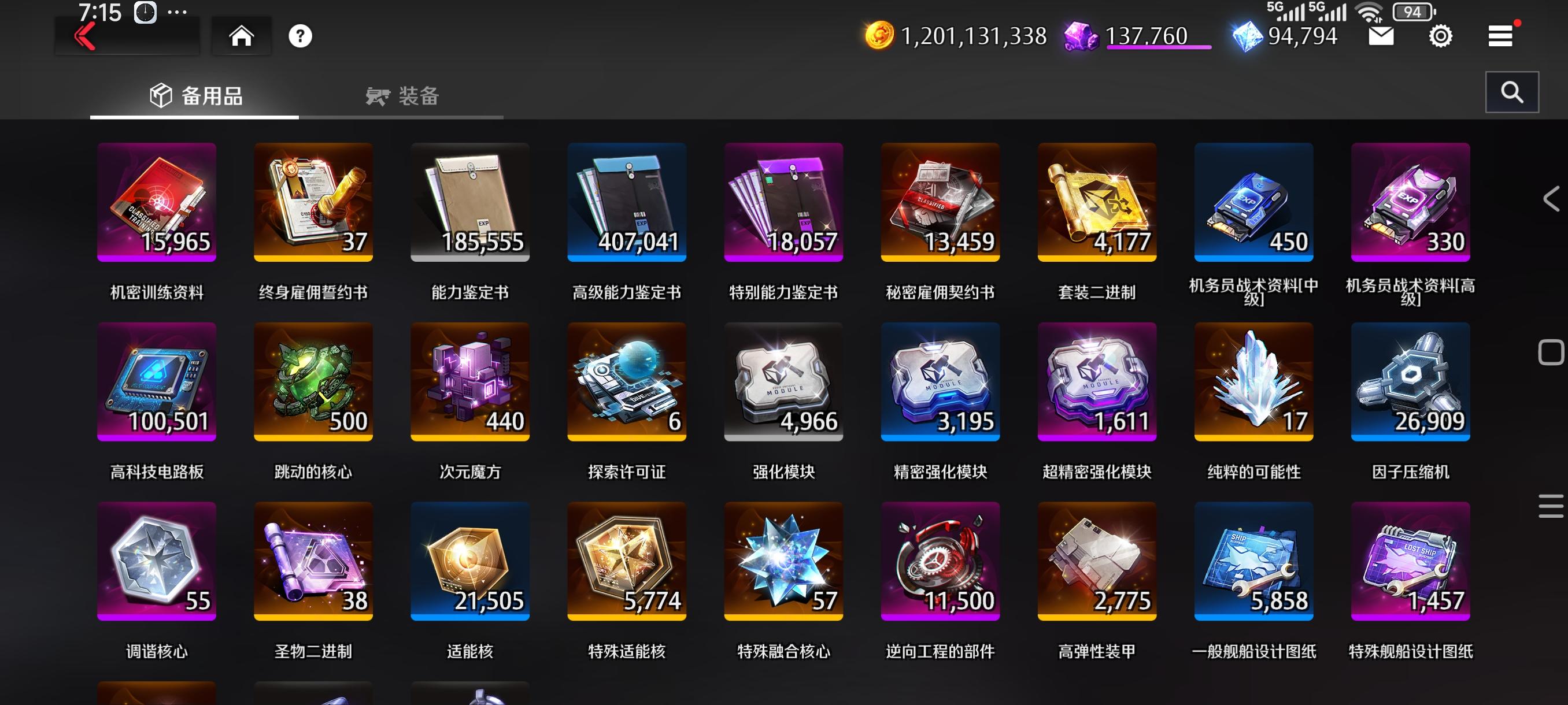1568x705 pixels.
Task: Click the home icon in top bar
Action: [x=242, y=36]
